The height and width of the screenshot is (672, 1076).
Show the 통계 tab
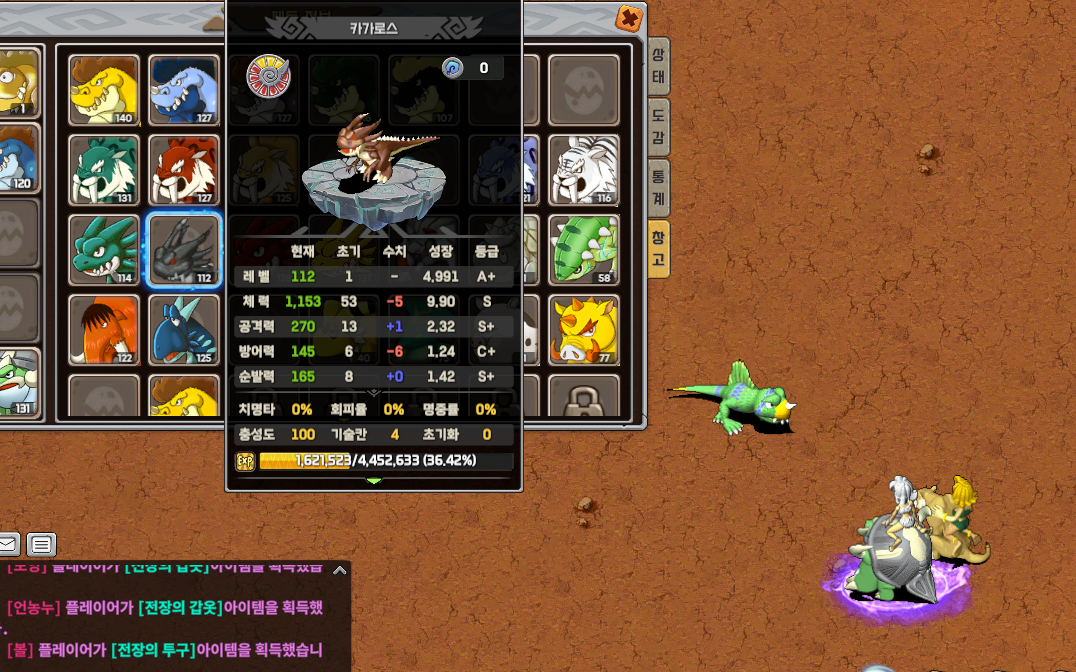pos(658,187)
